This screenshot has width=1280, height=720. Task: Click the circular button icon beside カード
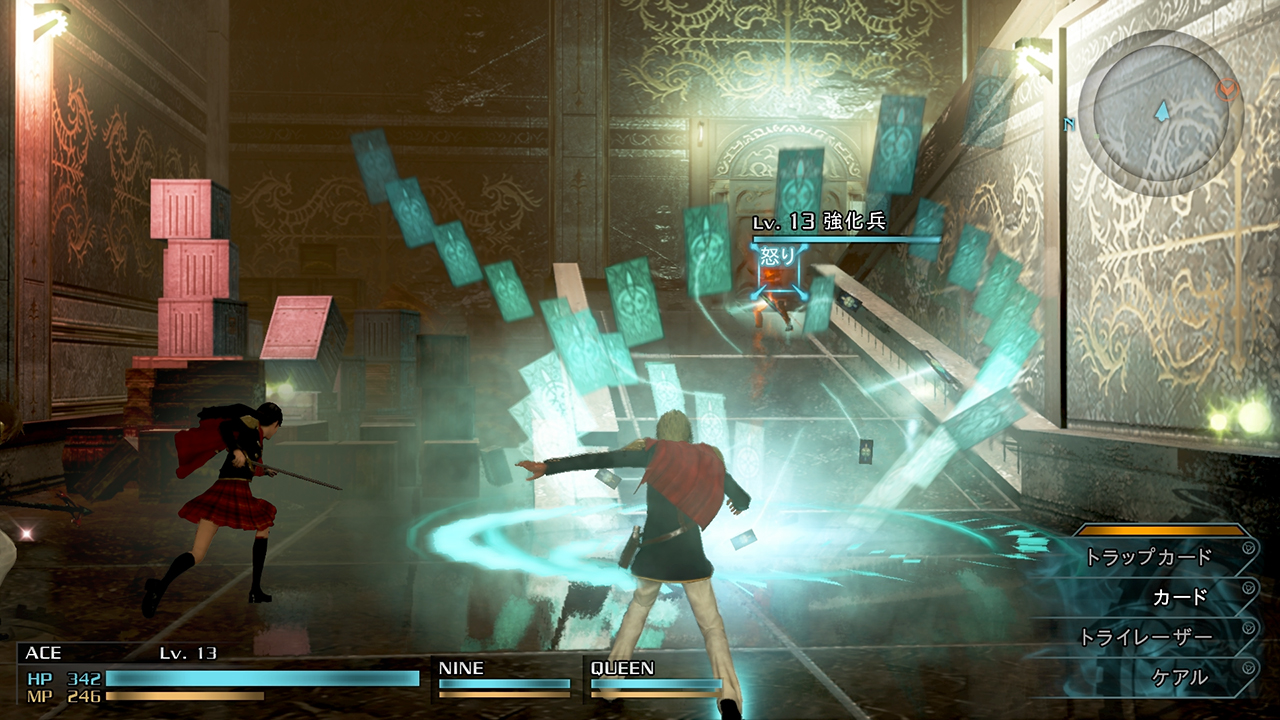[1248, 586]
